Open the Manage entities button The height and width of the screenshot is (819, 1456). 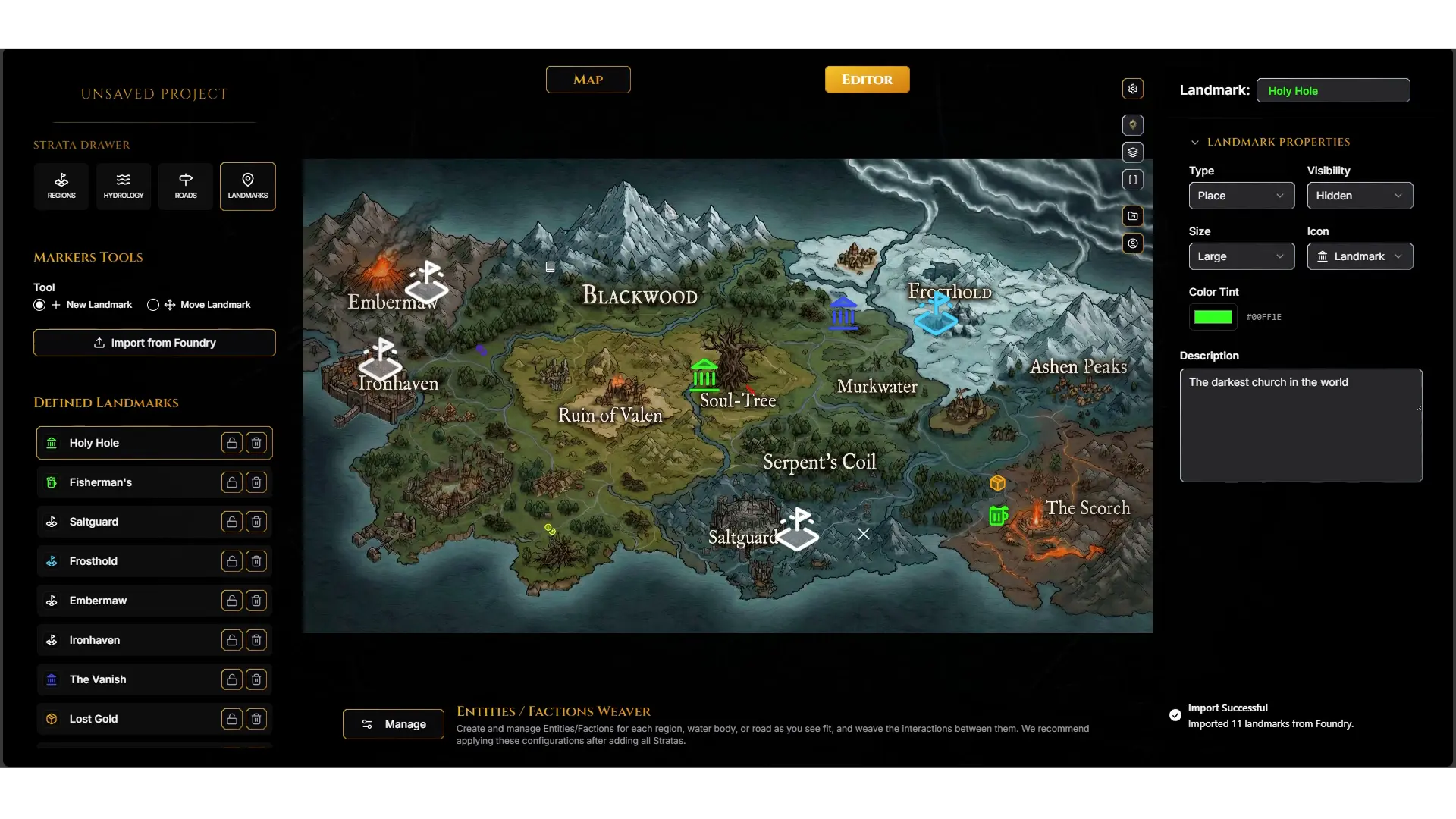394,724
